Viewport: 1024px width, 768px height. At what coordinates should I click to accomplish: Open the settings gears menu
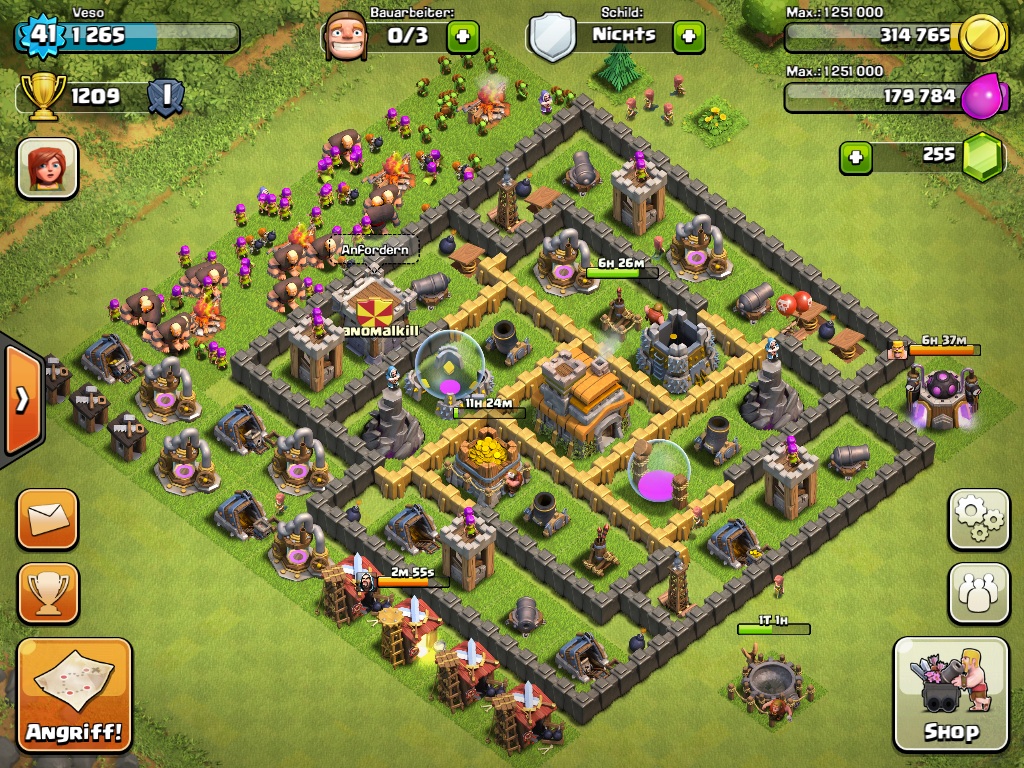[979, 519]
